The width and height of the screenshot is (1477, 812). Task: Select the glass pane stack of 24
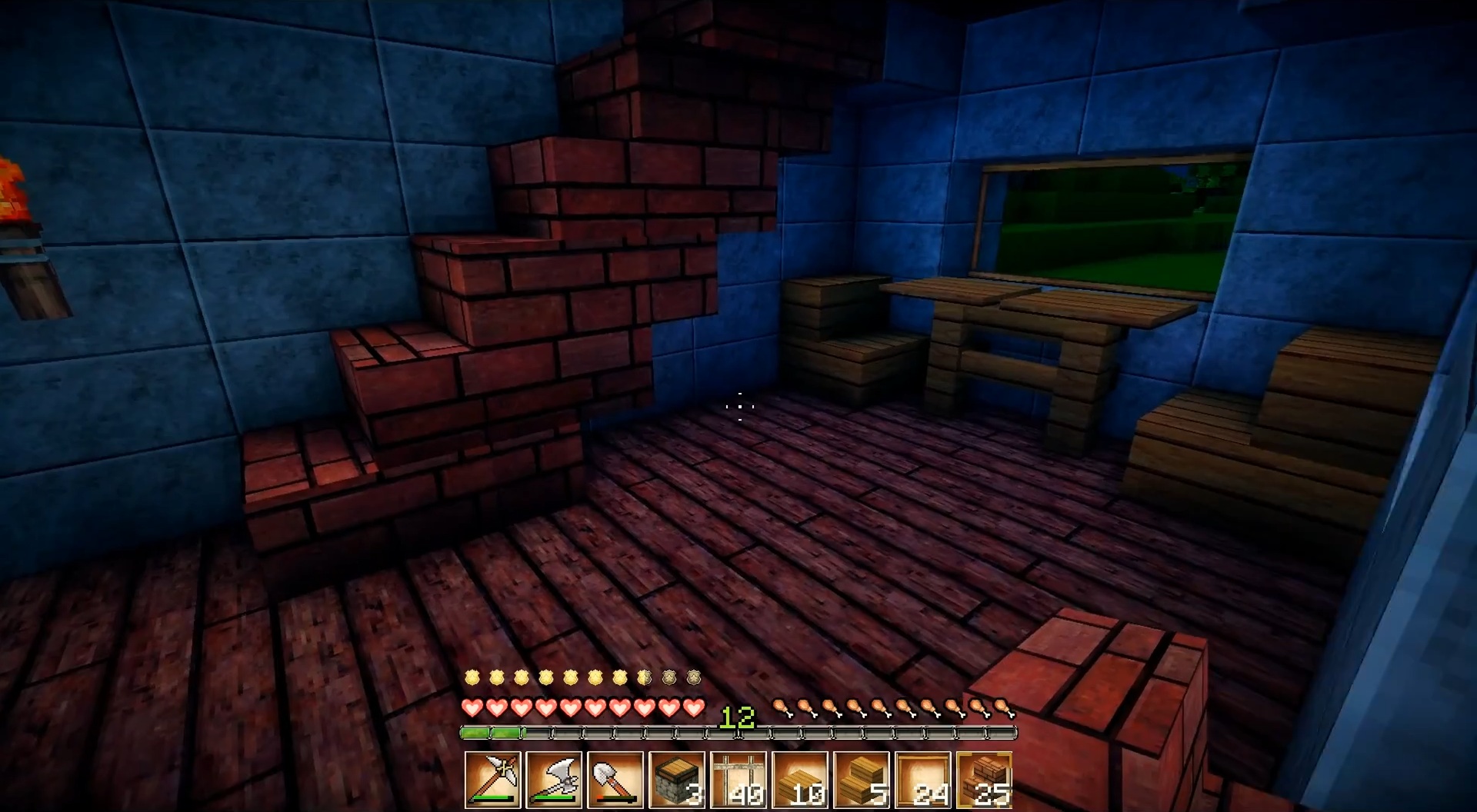click(x=923, y=780)
